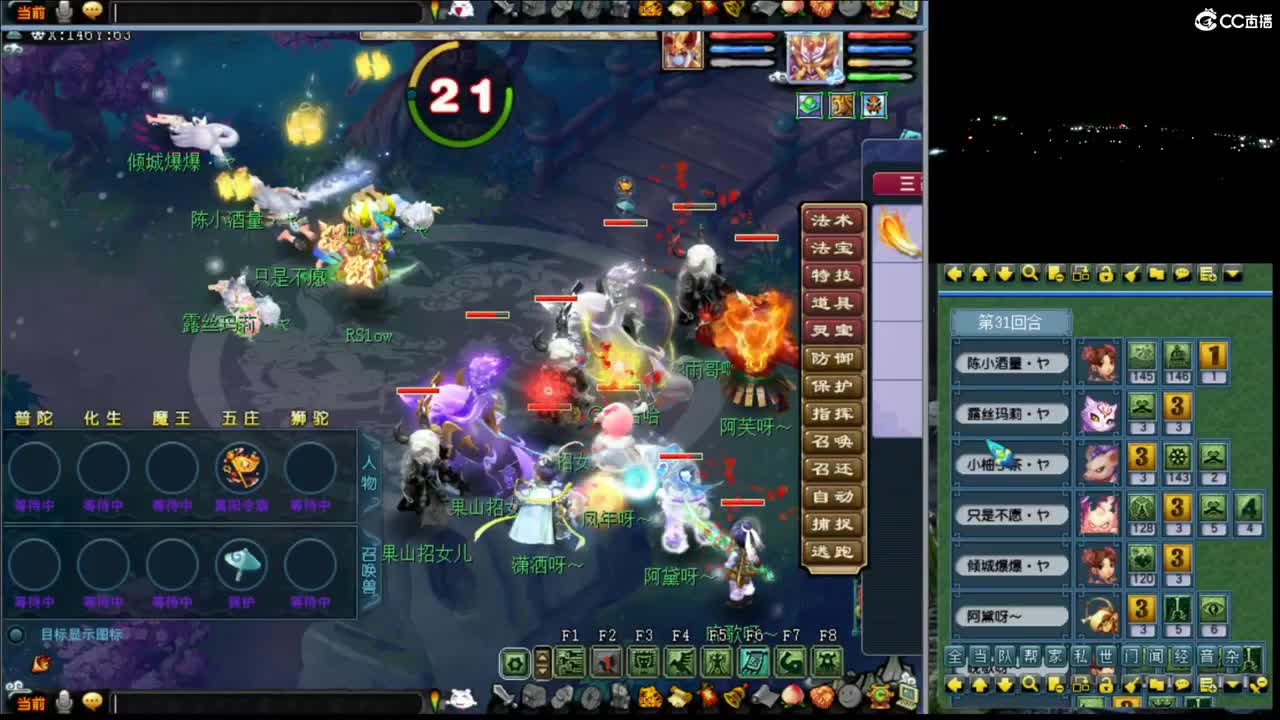
Task: Click the magnifier search icon on the right toolbar
Action: (x=1030, y=275)
